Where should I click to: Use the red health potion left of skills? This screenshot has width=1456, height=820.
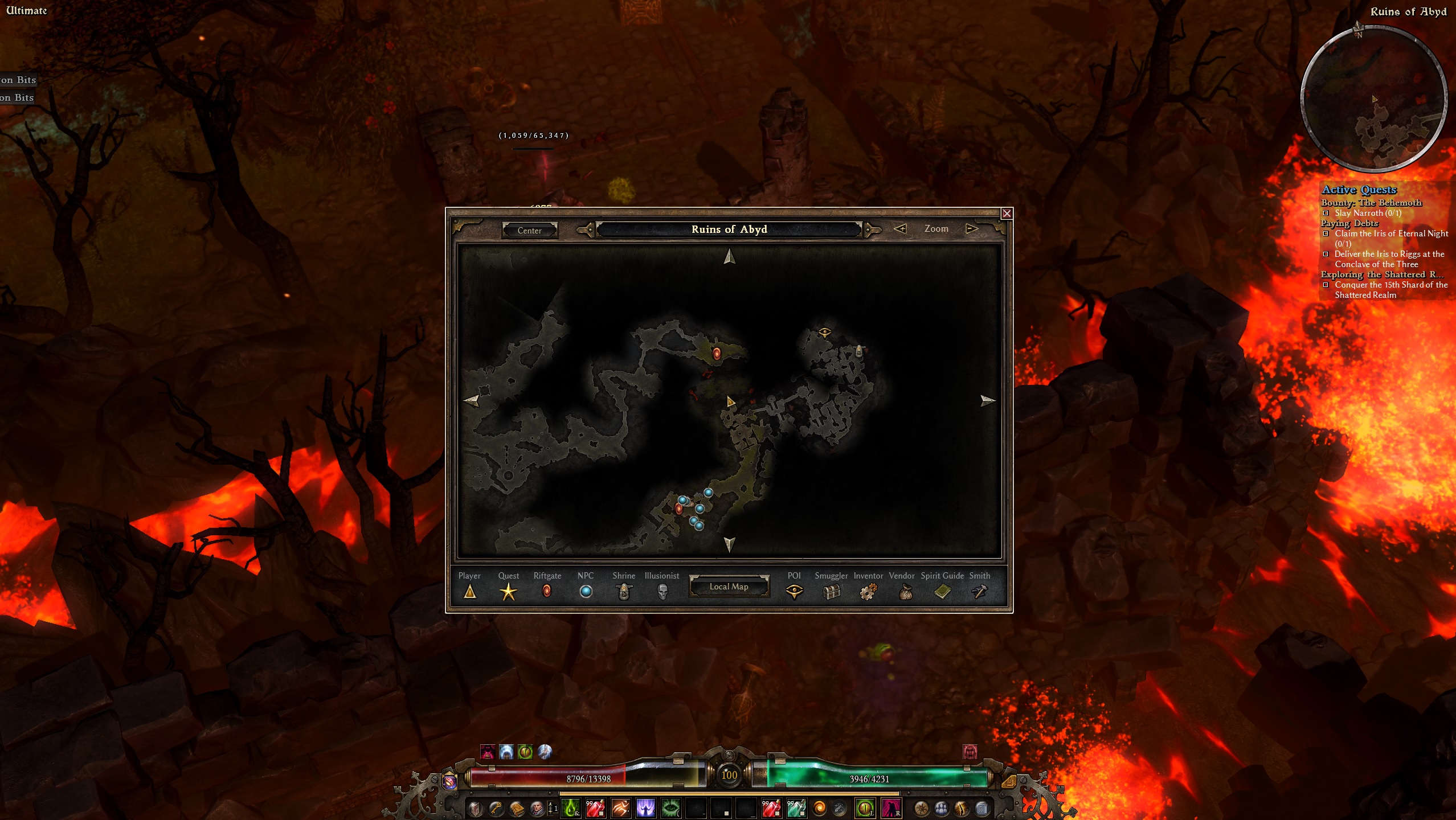tap(595, 808)
